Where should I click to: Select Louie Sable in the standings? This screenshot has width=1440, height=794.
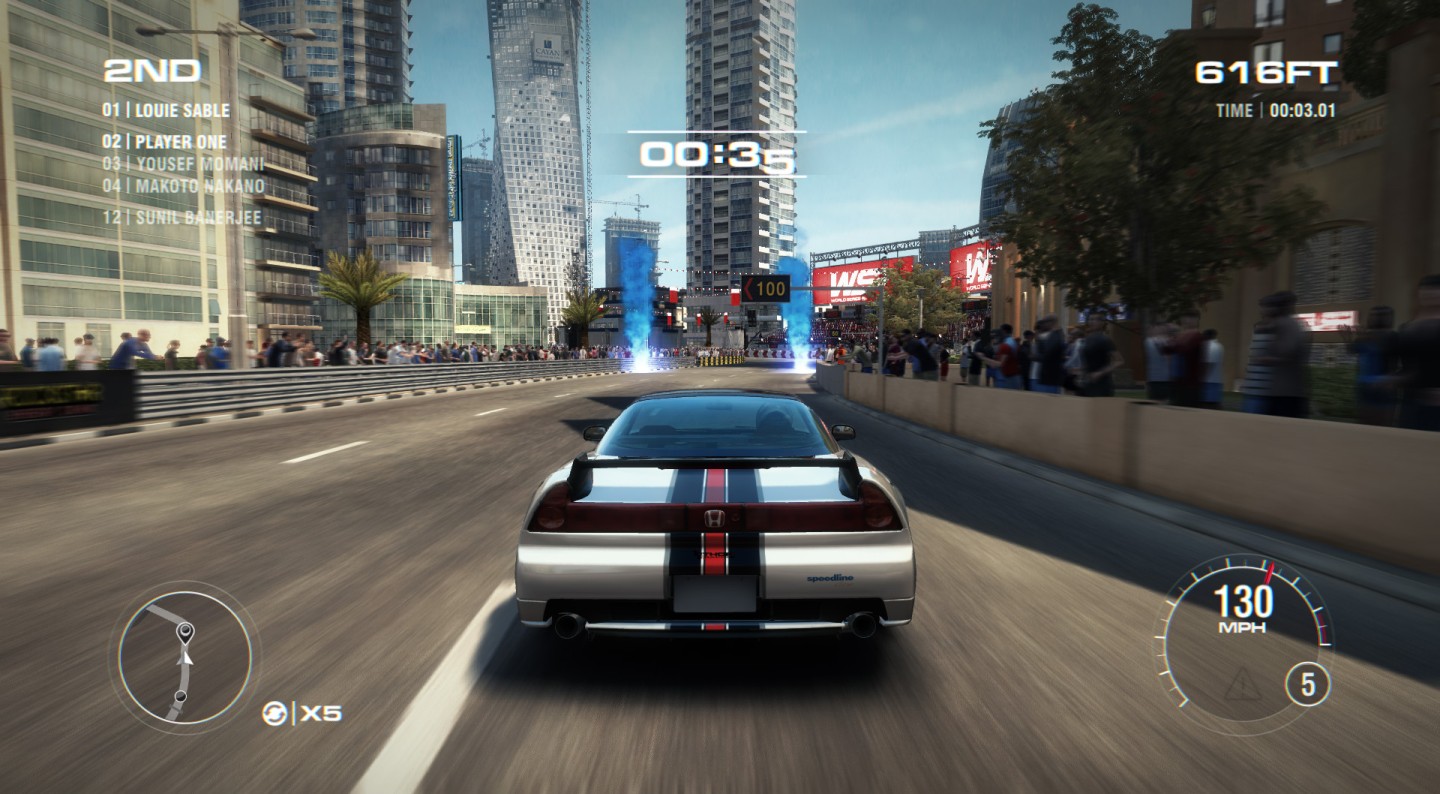point(166,111)
